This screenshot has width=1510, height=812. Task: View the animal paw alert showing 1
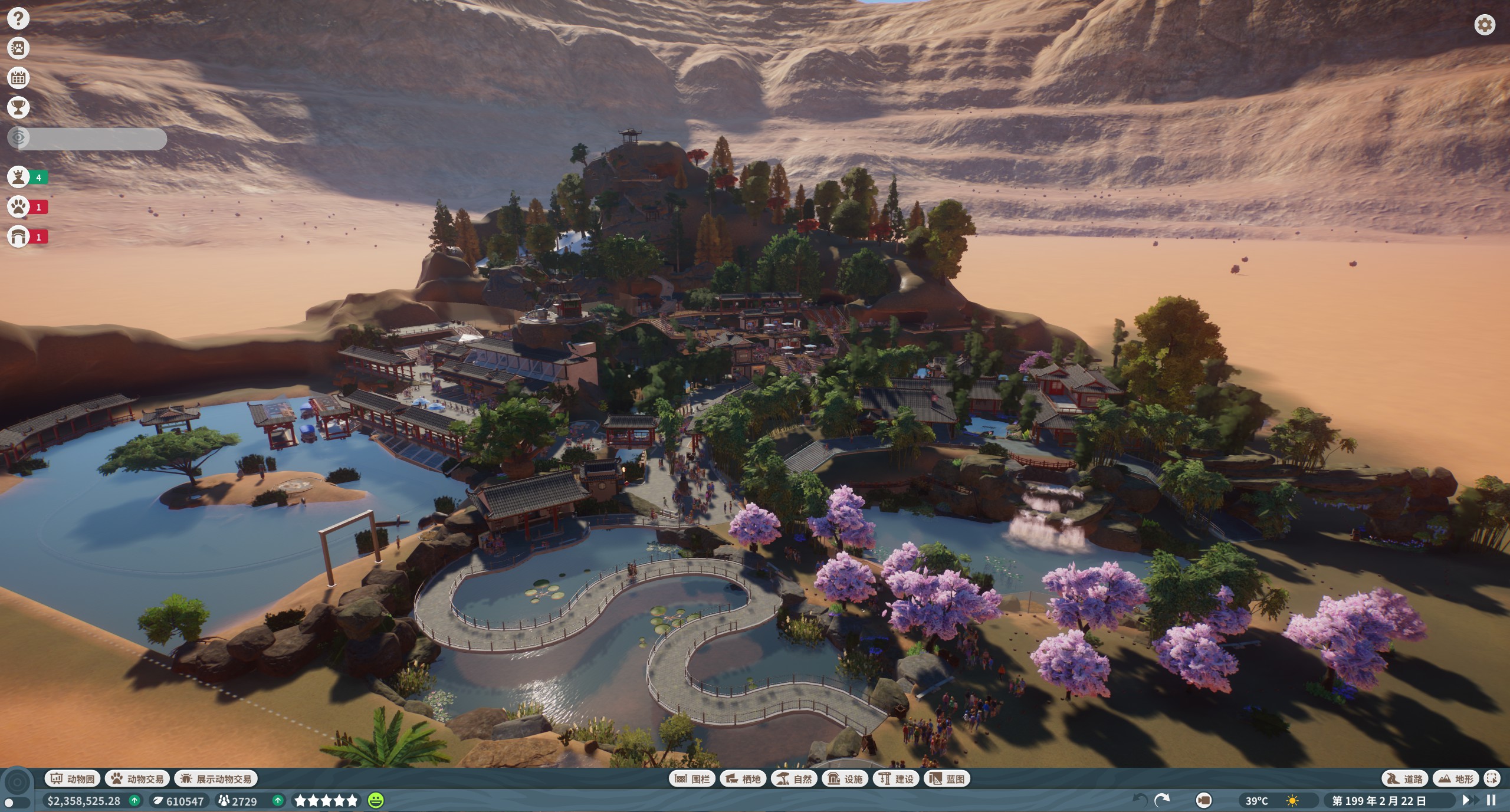tap(27, 207)
